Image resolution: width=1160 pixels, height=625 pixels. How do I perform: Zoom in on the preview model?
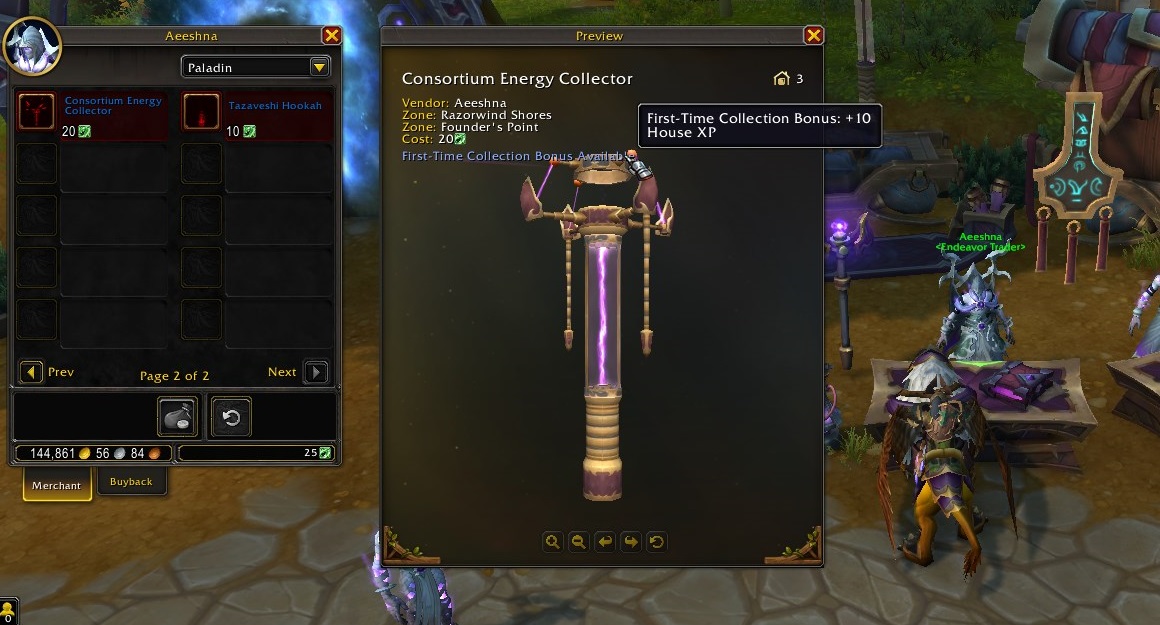click(552, 542)
